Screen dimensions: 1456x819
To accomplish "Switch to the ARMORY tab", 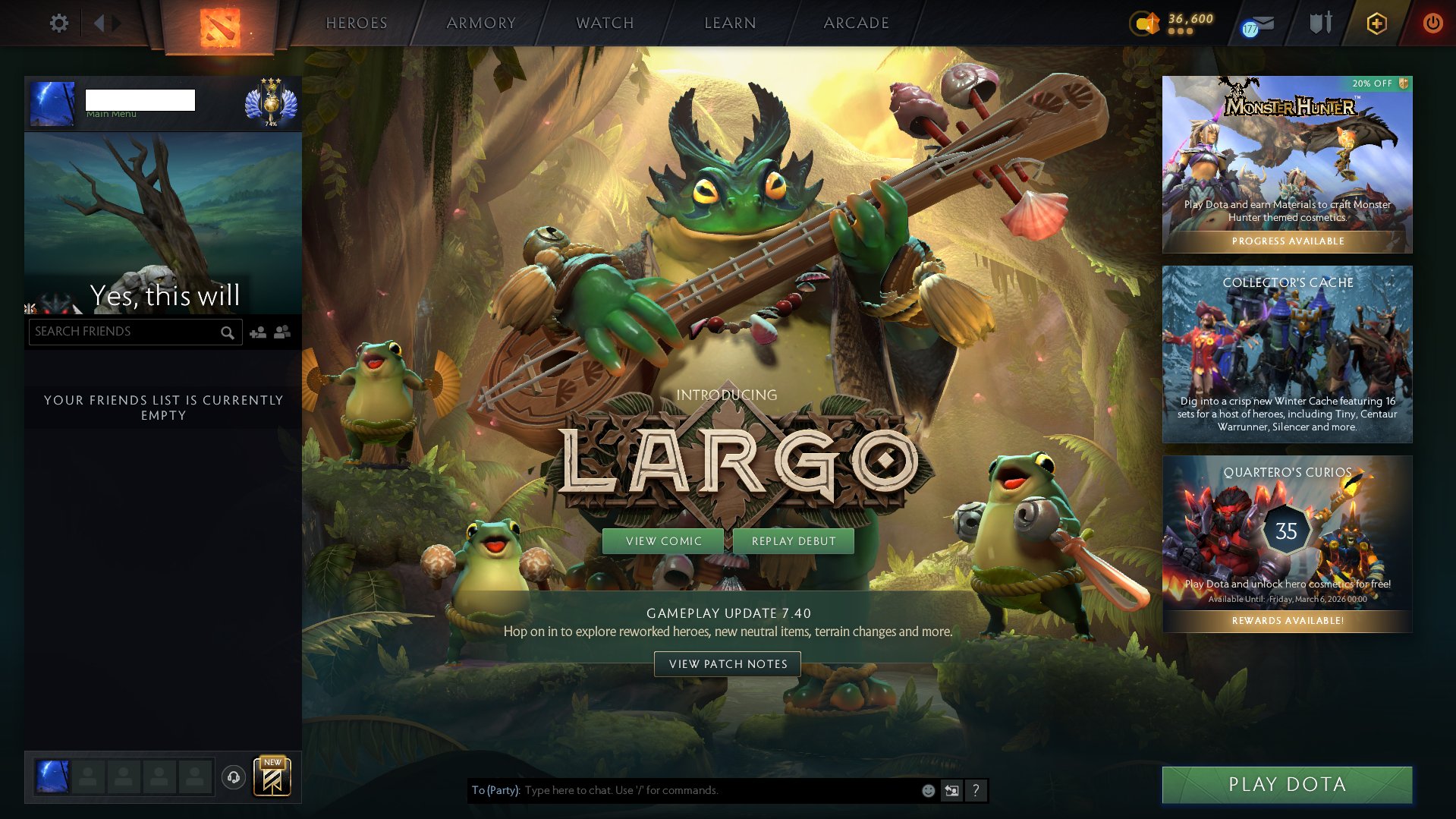I will [481, 23].
